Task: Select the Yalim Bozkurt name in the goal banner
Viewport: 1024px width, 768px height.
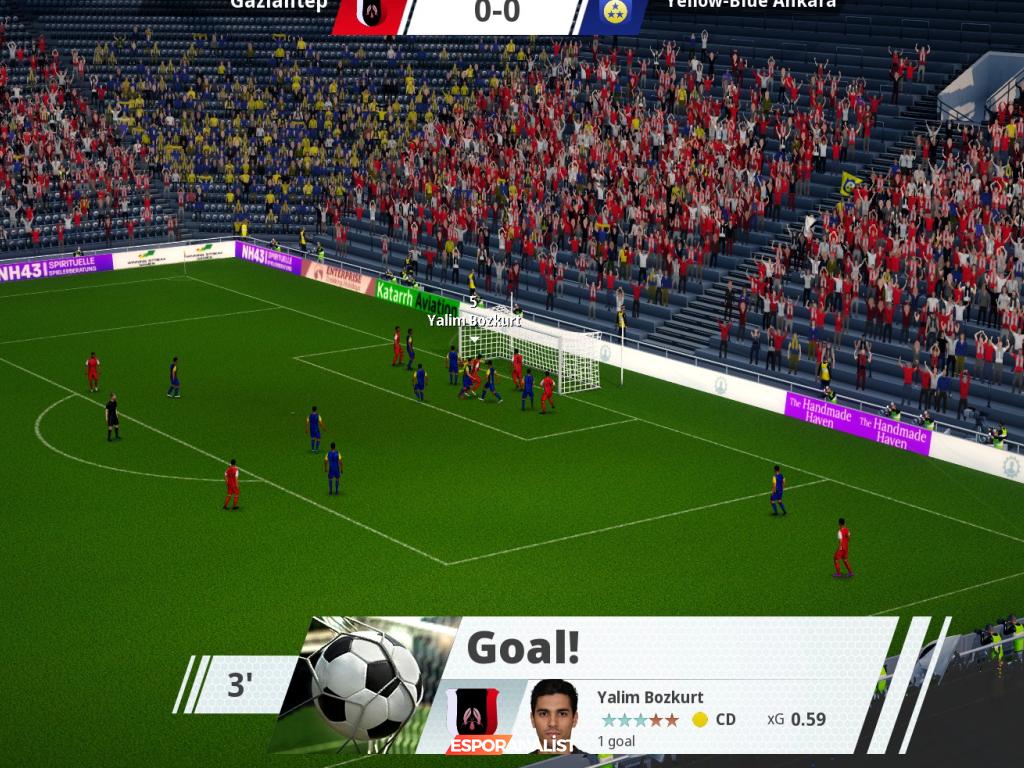Action: click(x=650, y=697)
